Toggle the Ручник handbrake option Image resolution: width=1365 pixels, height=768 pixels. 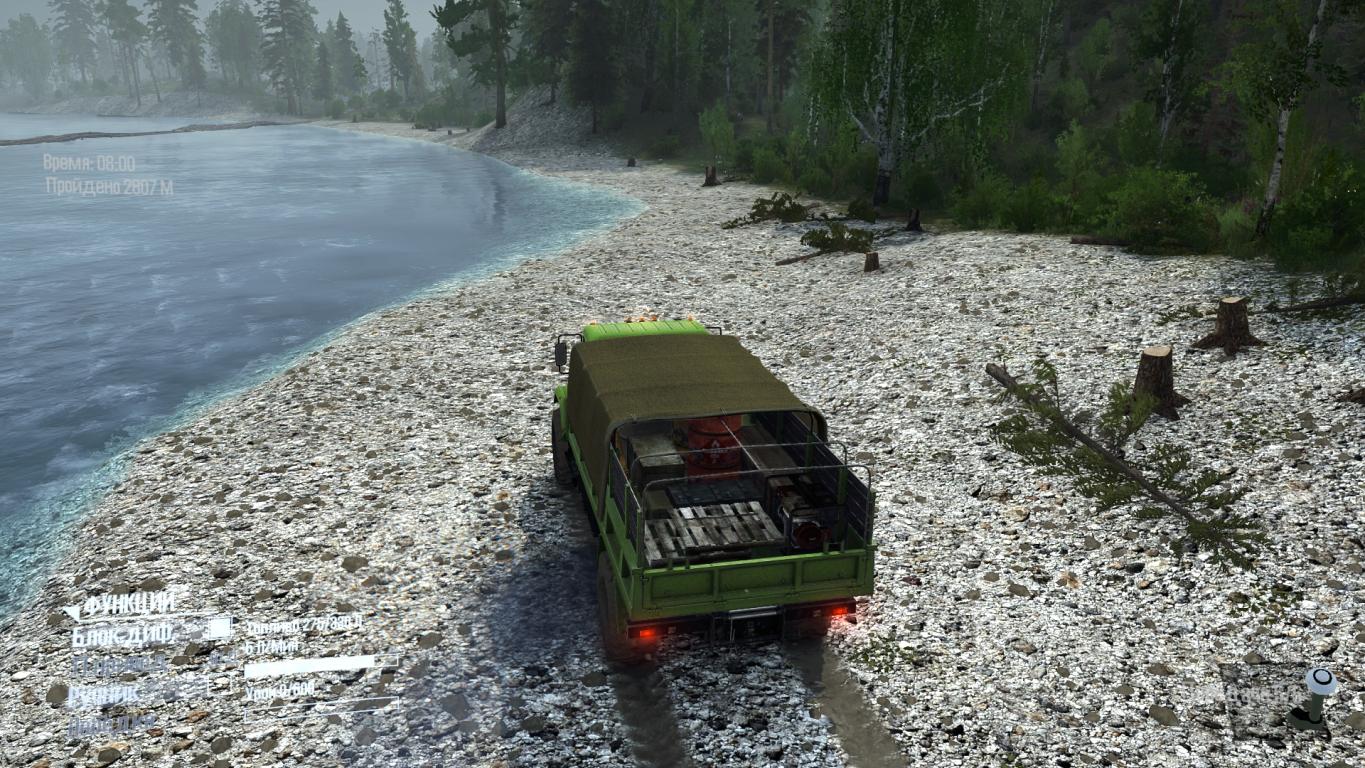[x=105, y=695]
